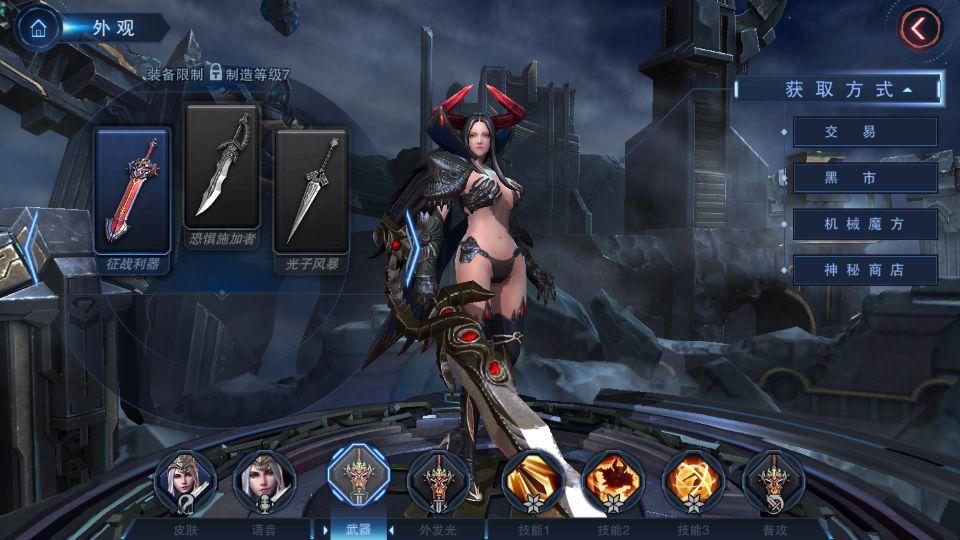
Task: Open the 神秘商店 mystery shop
Action: (x=864, y=270)
